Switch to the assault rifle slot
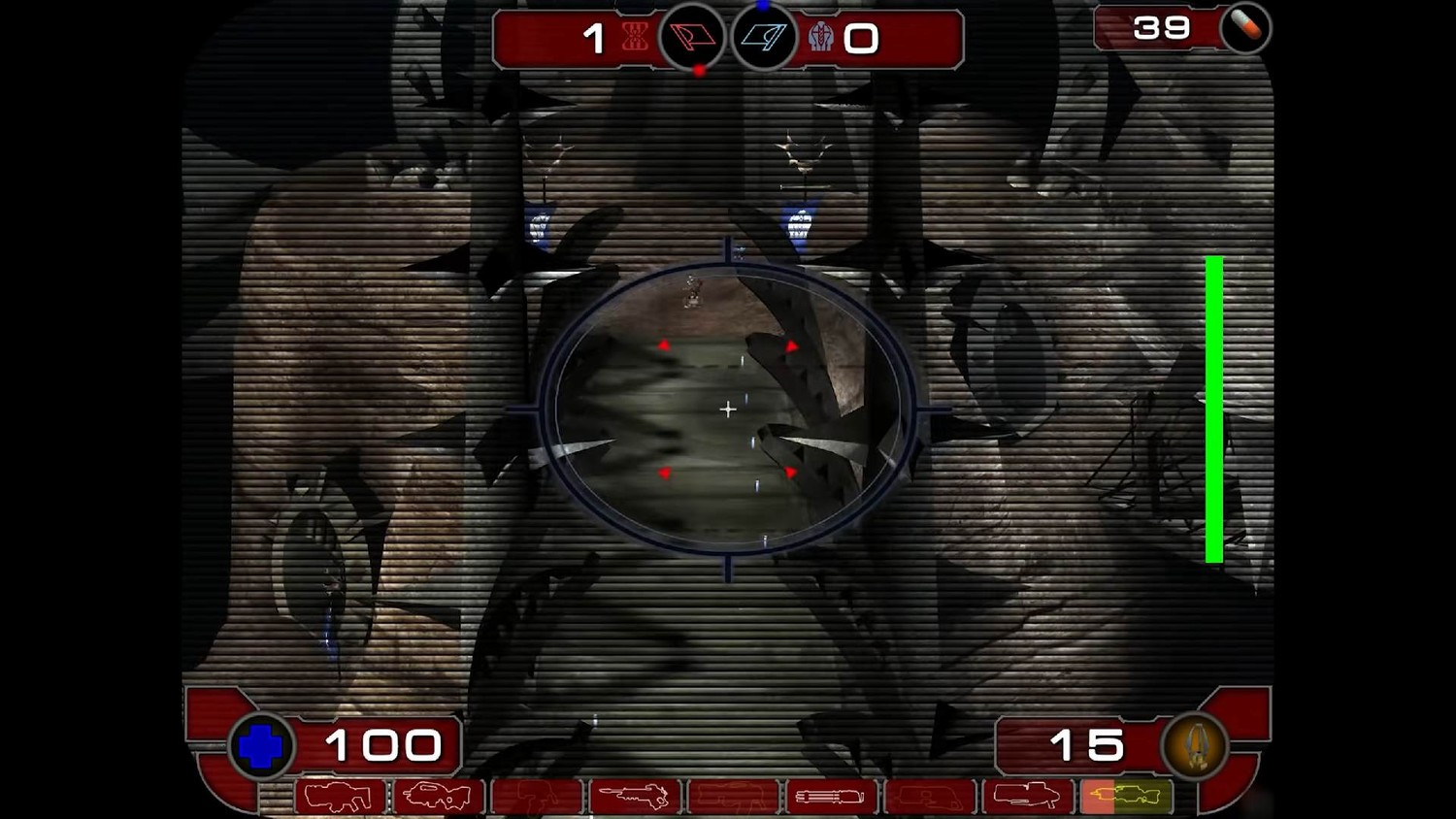This screenshot has width=1456, height=819. (438, 797)
